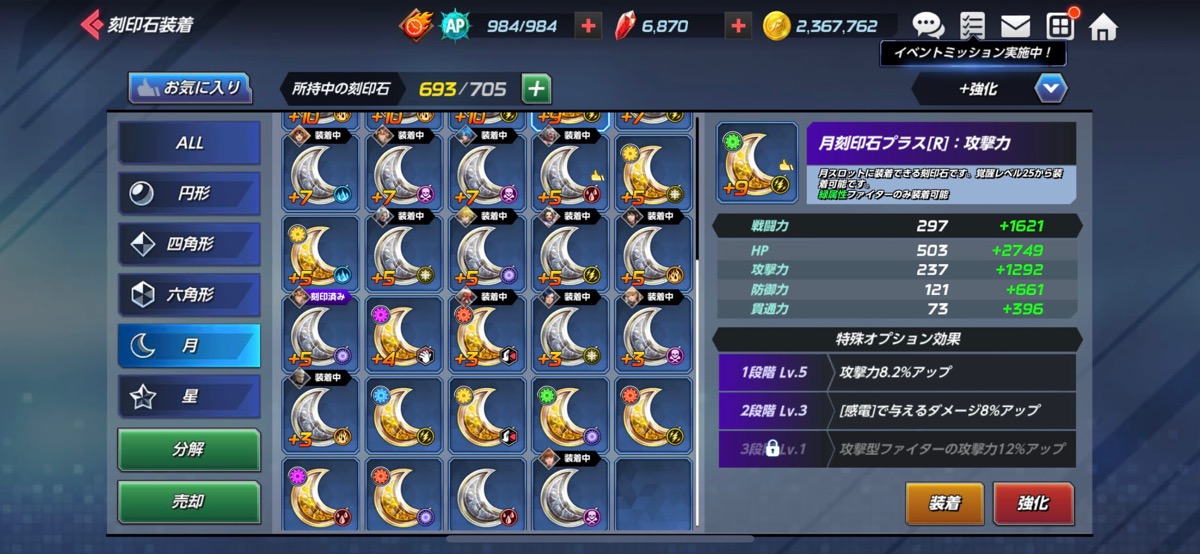Viewport: 1200px width, 554px height.
Task: Toggle the お気に入り favorites filter
Action: click(189, 88)
